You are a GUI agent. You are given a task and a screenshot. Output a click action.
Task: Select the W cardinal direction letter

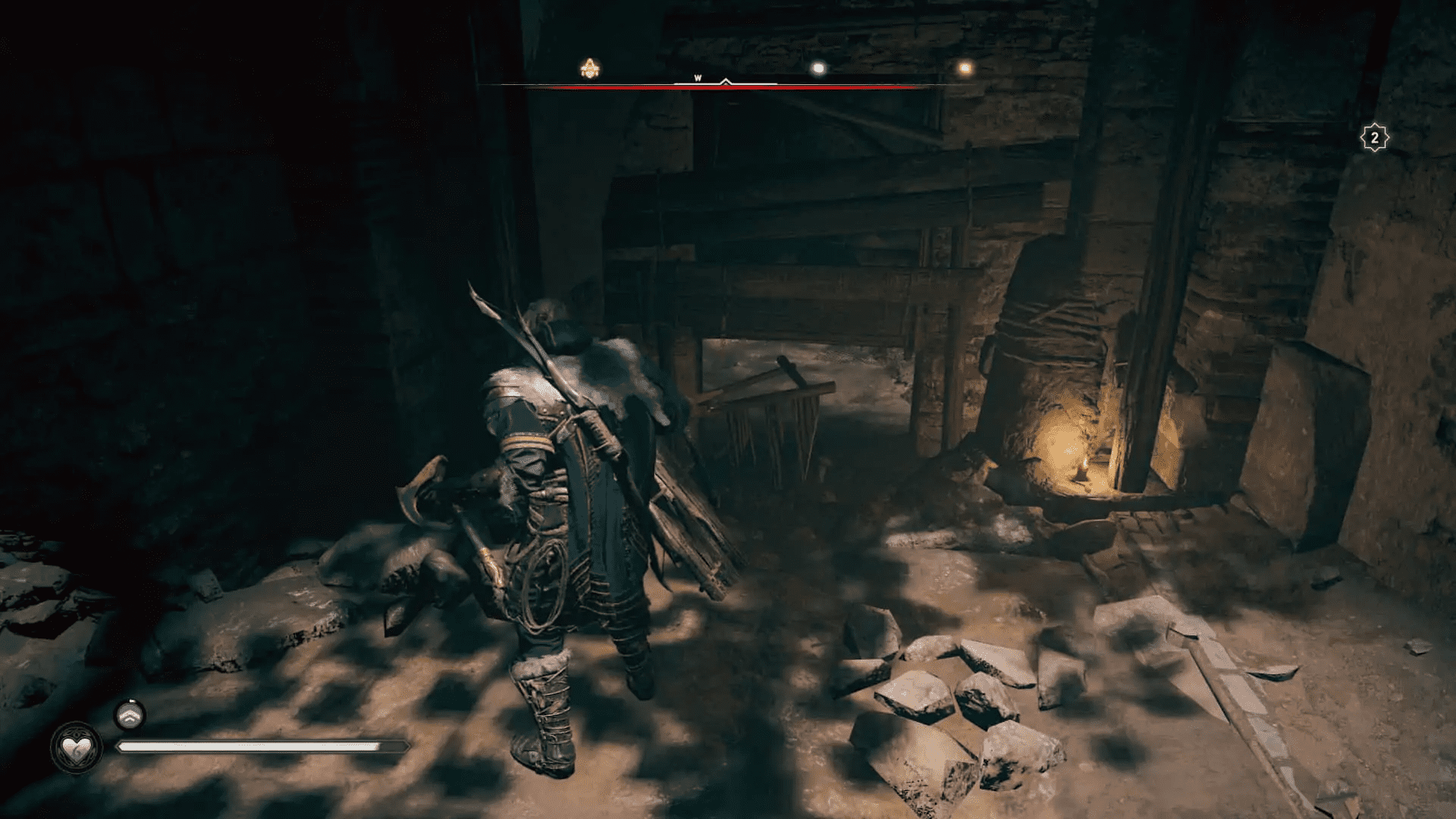pos(698,77)
